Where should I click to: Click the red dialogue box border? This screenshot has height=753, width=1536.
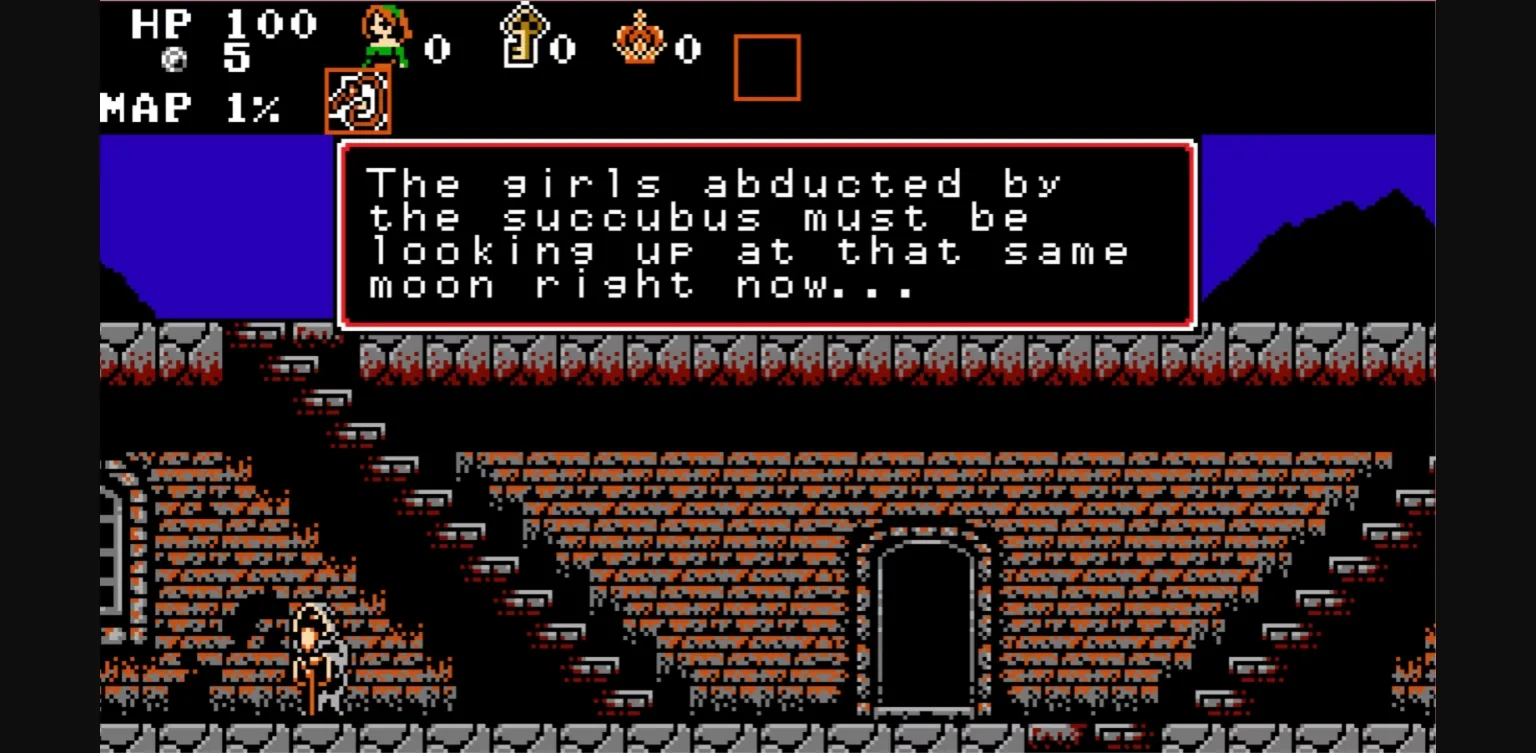point(765,143)
